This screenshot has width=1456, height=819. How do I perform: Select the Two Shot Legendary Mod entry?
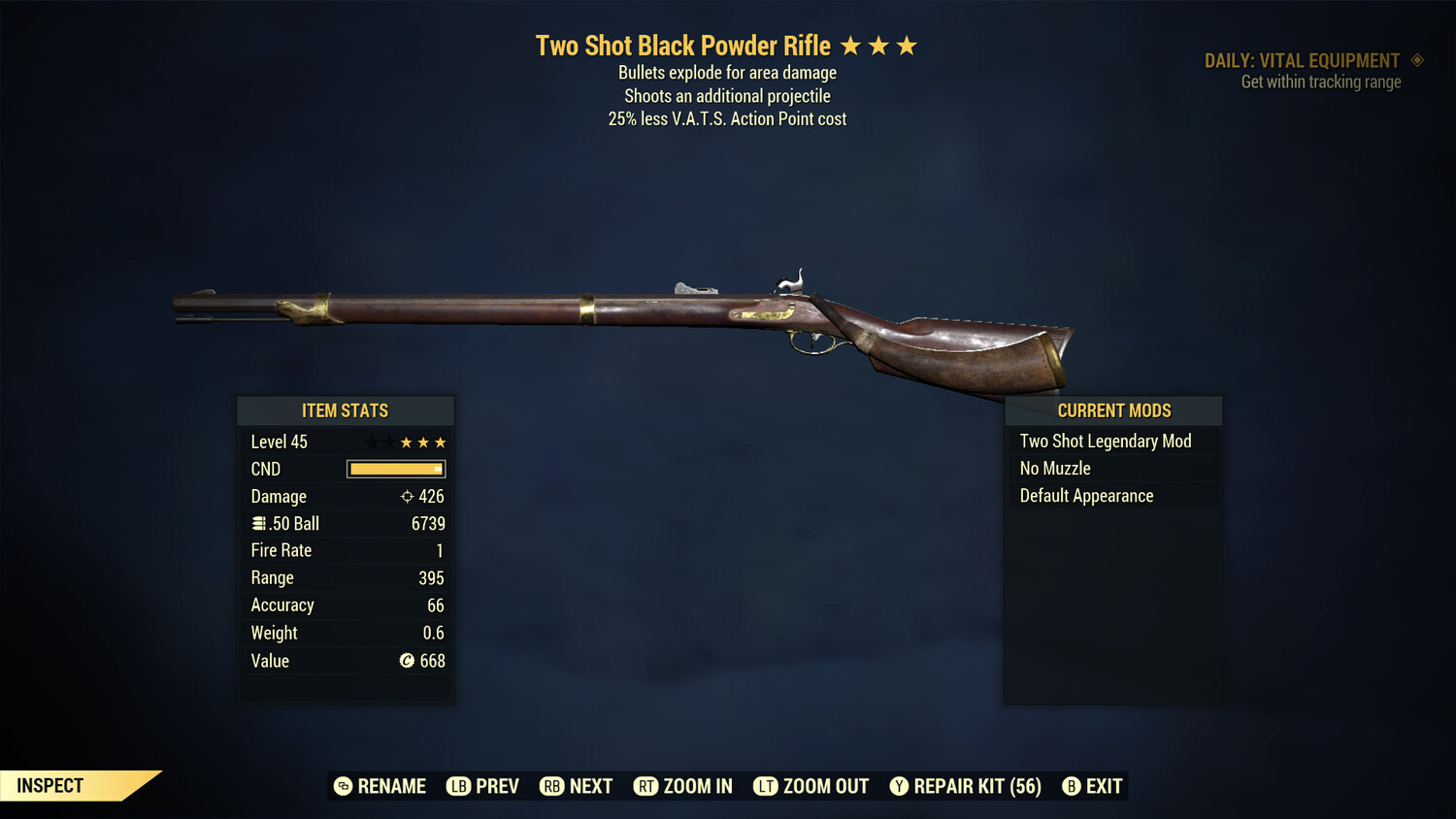point(1105,441)
